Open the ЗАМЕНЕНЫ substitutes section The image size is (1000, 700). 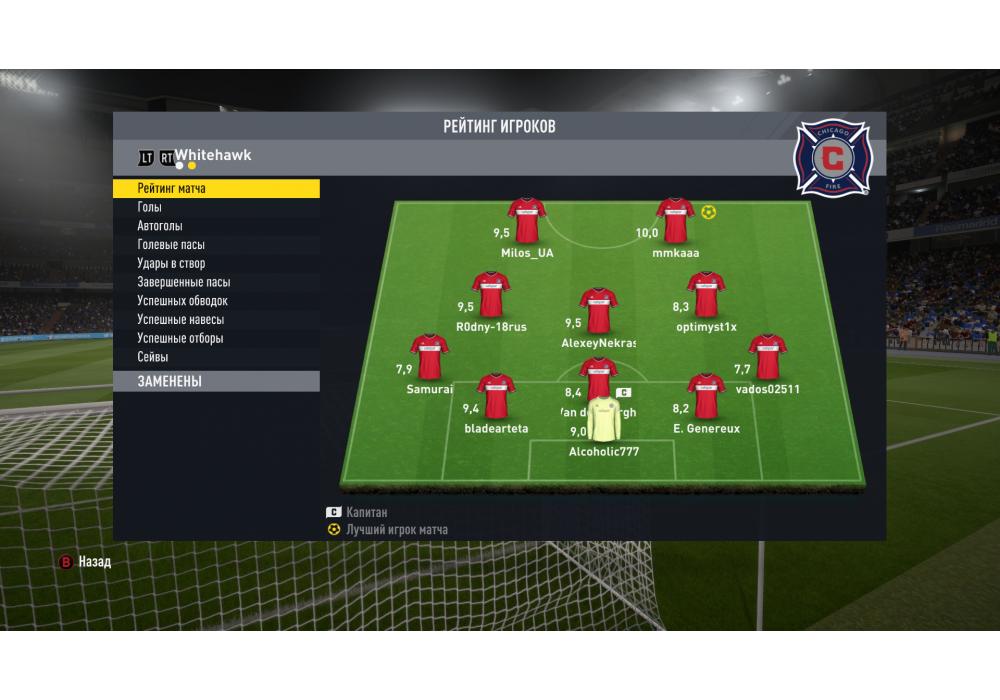pos(215,382)
